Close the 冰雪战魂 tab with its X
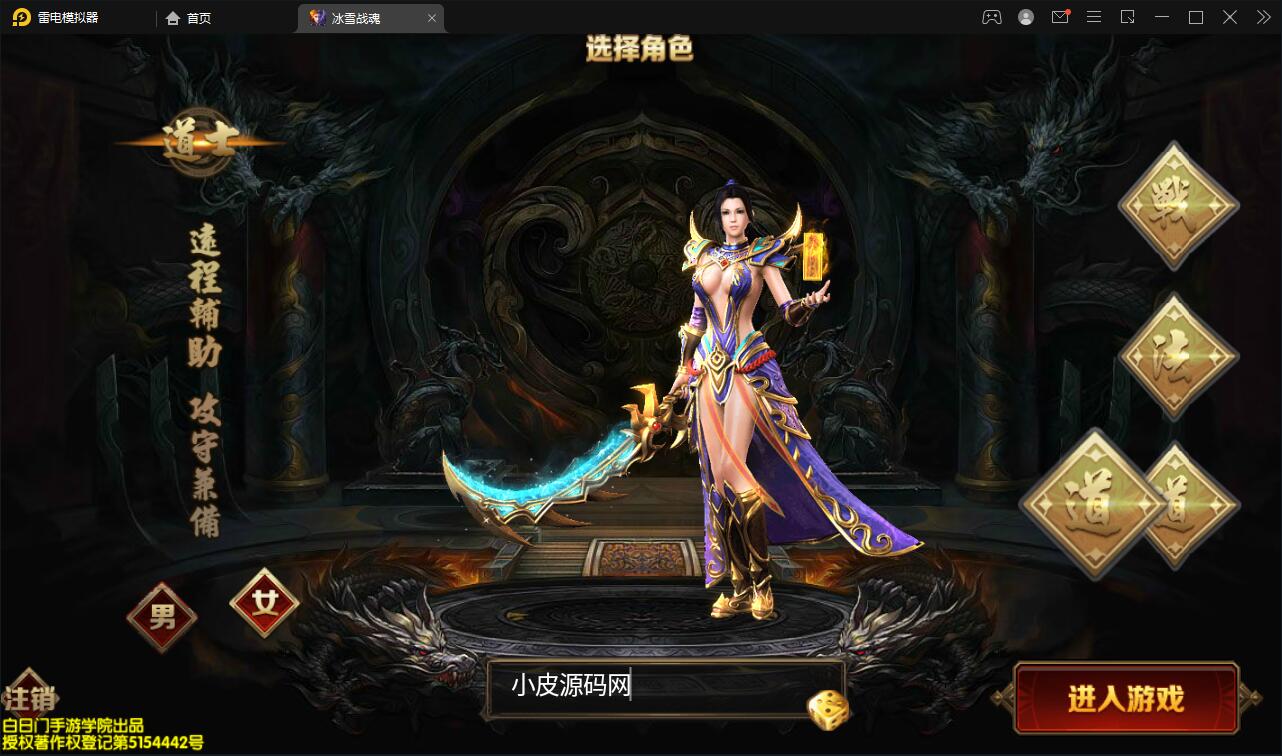The width and height of the screenshot is (1282, 756). 432,17
